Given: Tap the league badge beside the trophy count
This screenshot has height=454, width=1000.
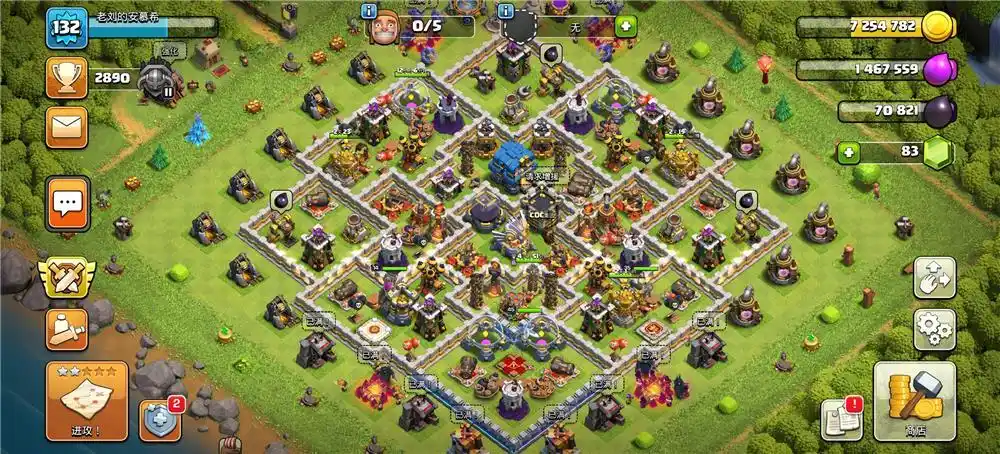Looking at the screenshot, I should (x=157, y=76).
